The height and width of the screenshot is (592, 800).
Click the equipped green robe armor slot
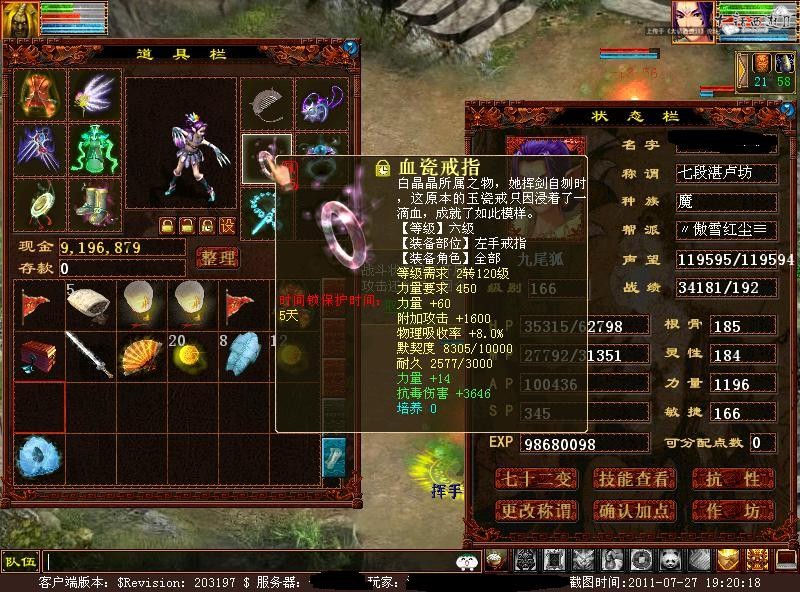coord(94,149)
